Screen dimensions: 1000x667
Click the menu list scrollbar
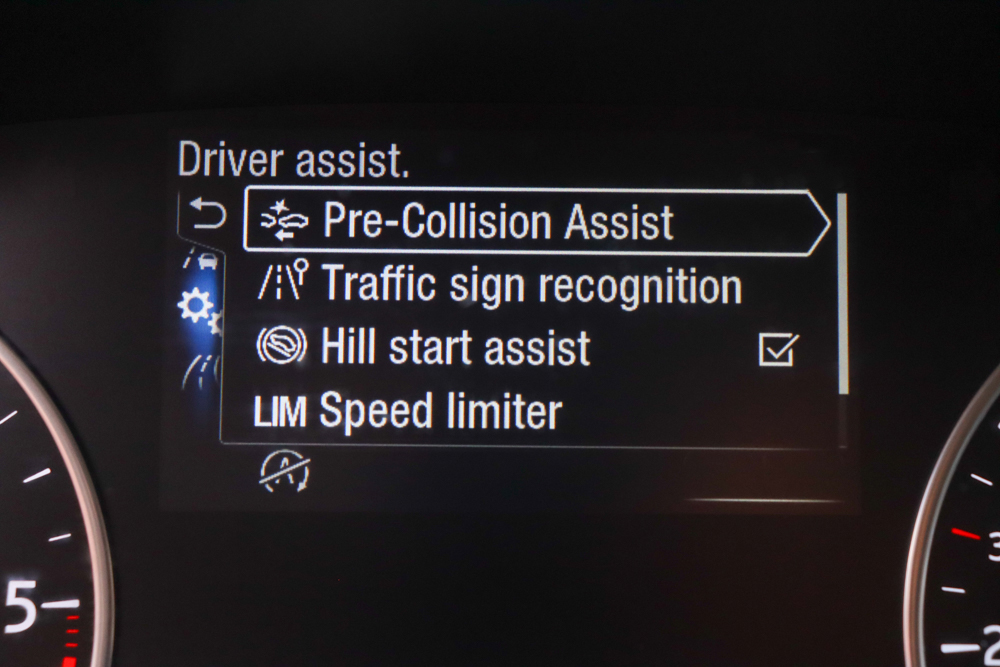click(842, 293)
